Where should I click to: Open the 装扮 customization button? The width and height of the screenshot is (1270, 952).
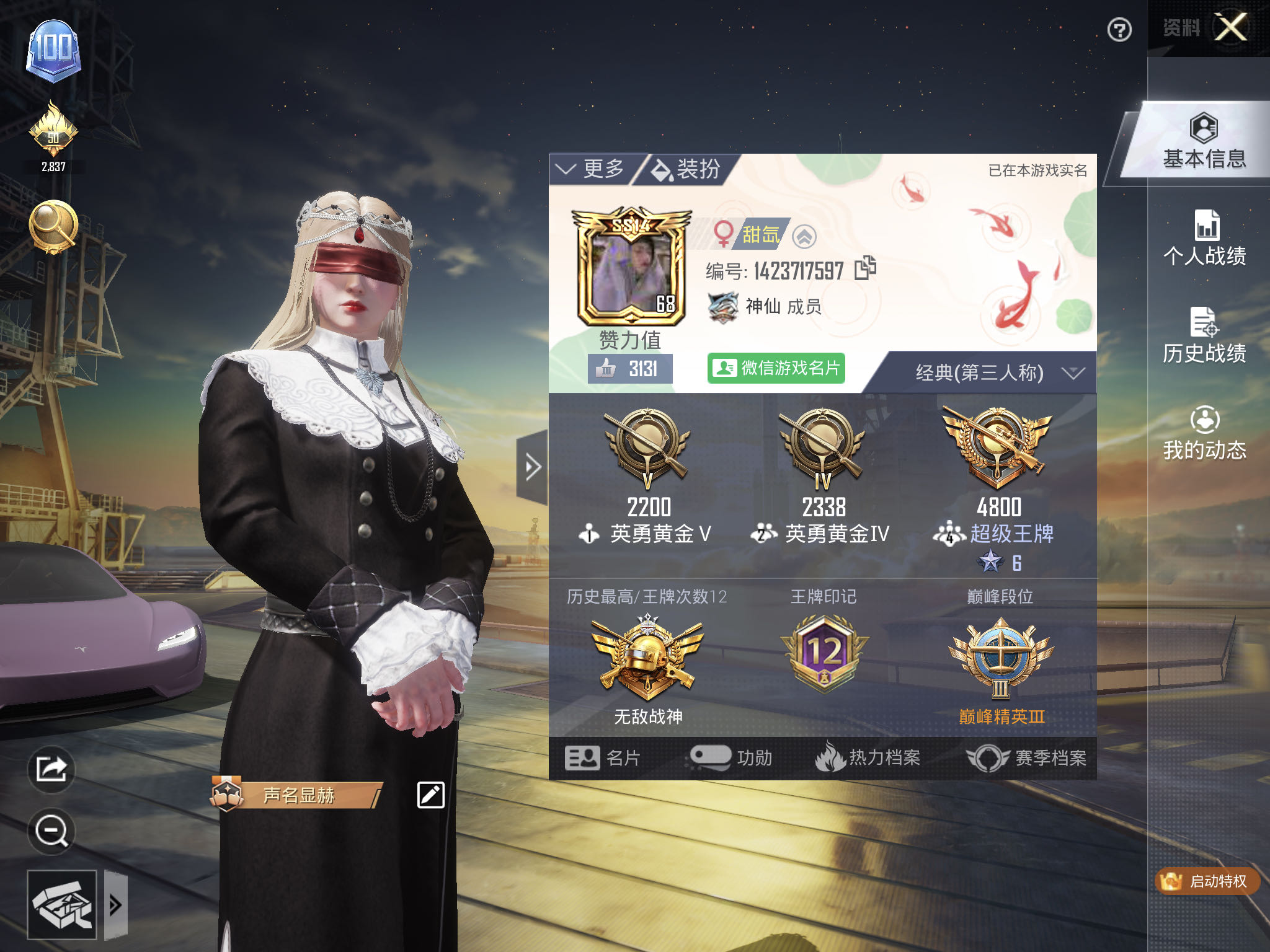pyautogui.click(x=687, y=169)
